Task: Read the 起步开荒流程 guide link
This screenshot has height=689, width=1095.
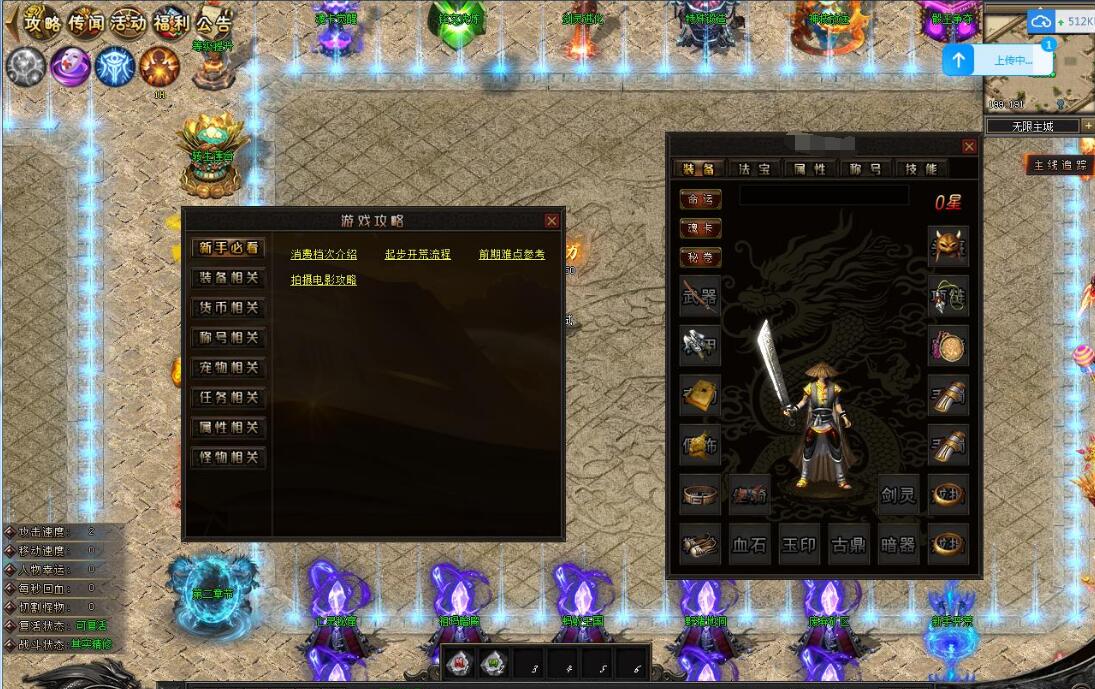Action: (417, 255)
